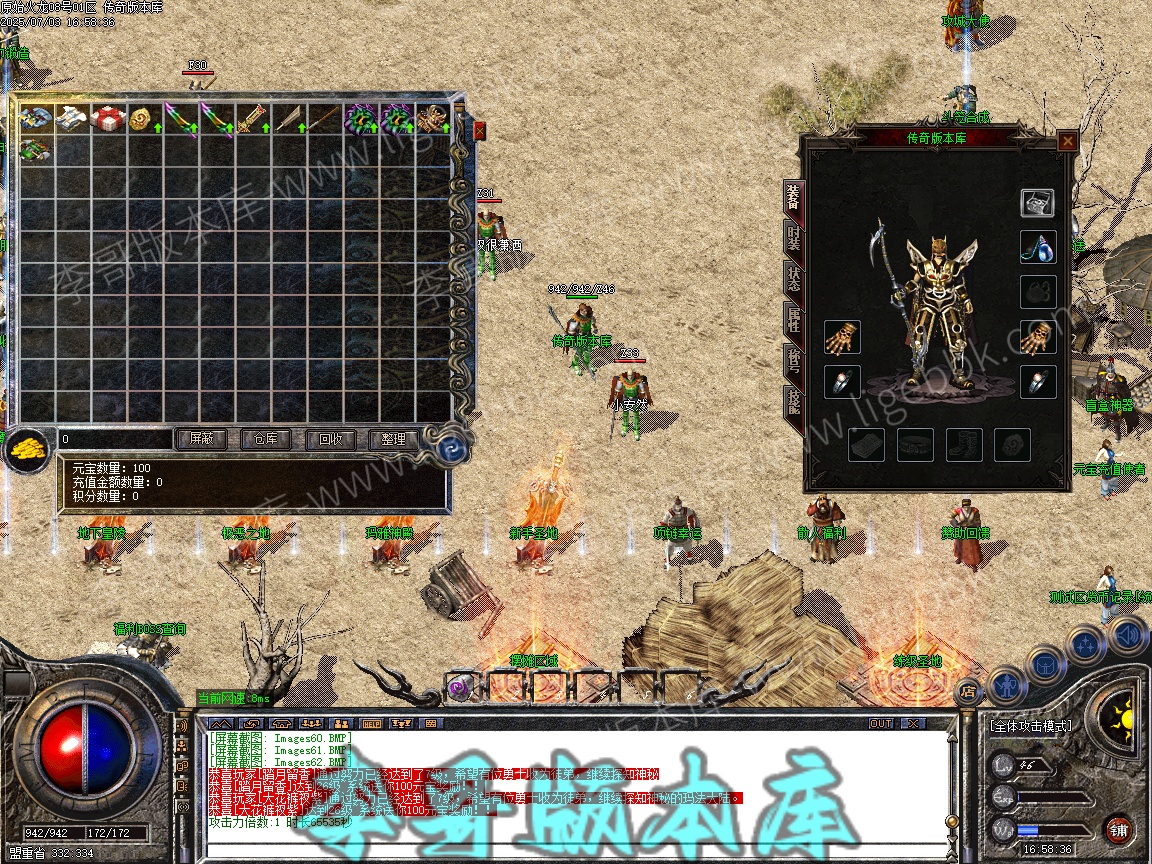Click the 回收 recycle button
1152x864 pixels.
click(x=329, y=439)
